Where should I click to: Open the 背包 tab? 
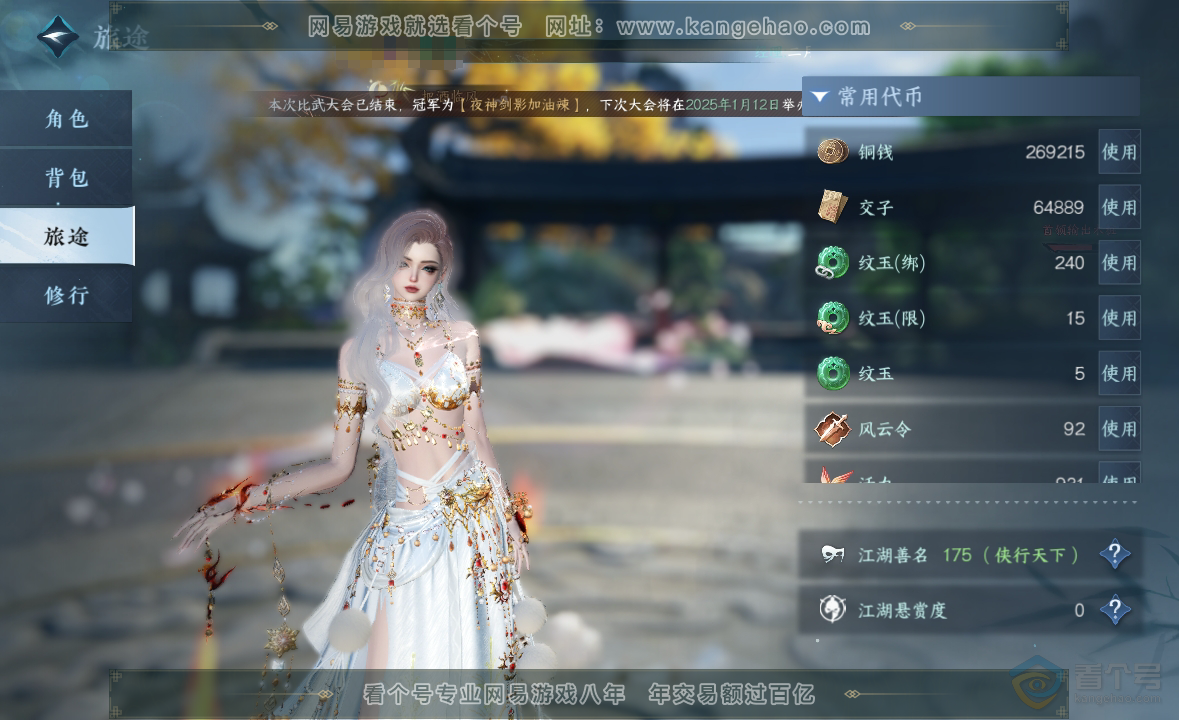click(x=66, y=178)
